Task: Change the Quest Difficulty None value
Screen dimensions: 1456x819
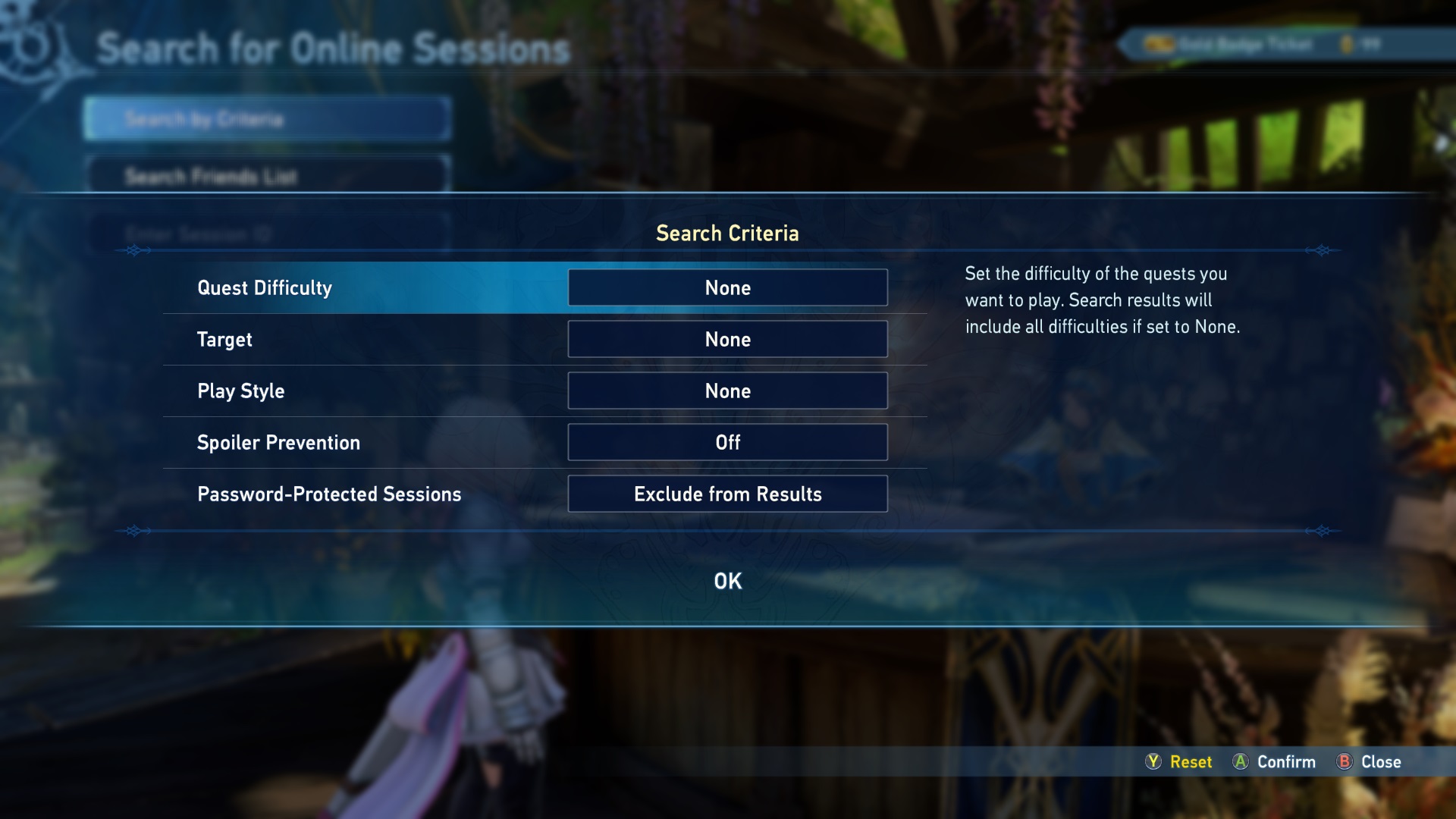Action: (x=727, y=288)
